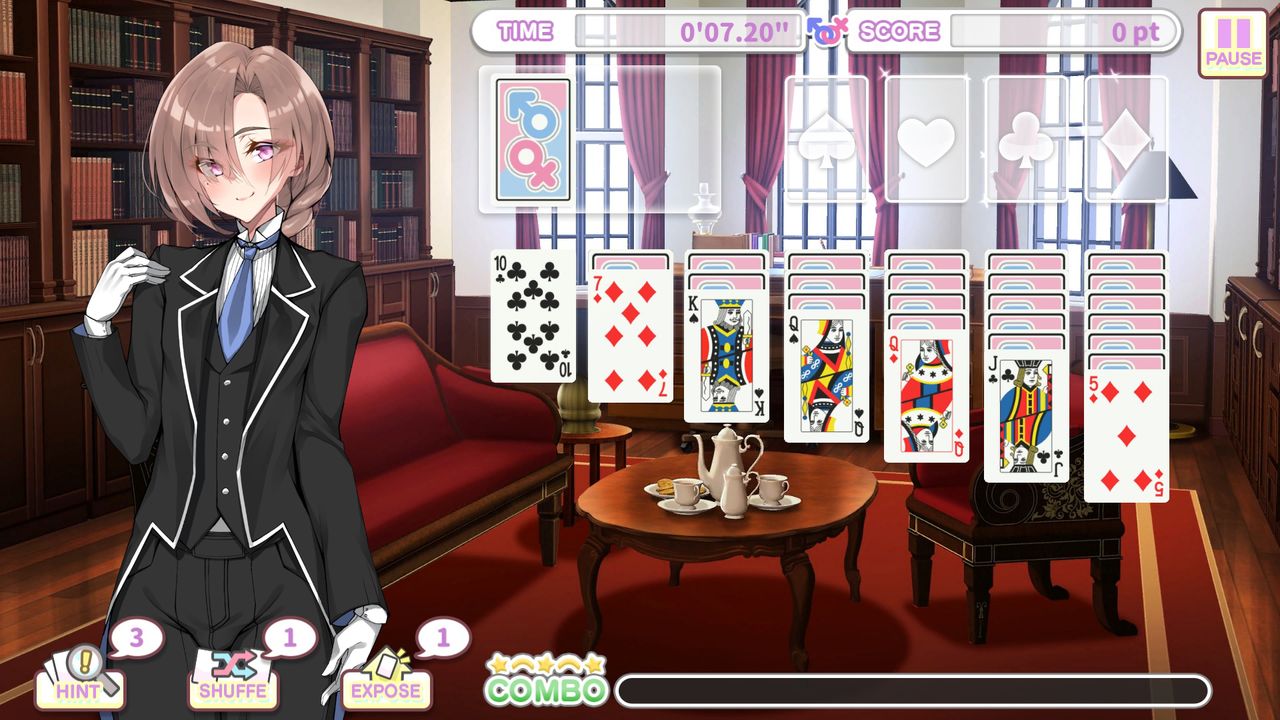Click the diamond foundation slot
Image resolution: width=1280 pixels, height=720 pixels.
[1128, 140]
